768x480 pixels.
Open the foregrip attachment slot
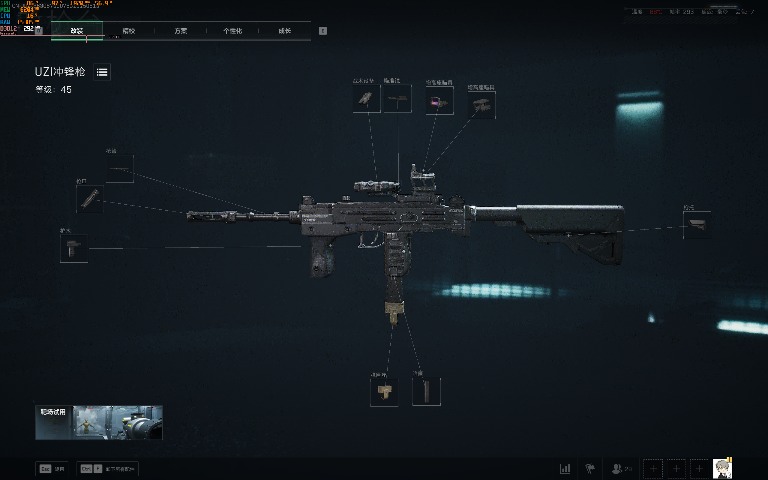(73, 248)
